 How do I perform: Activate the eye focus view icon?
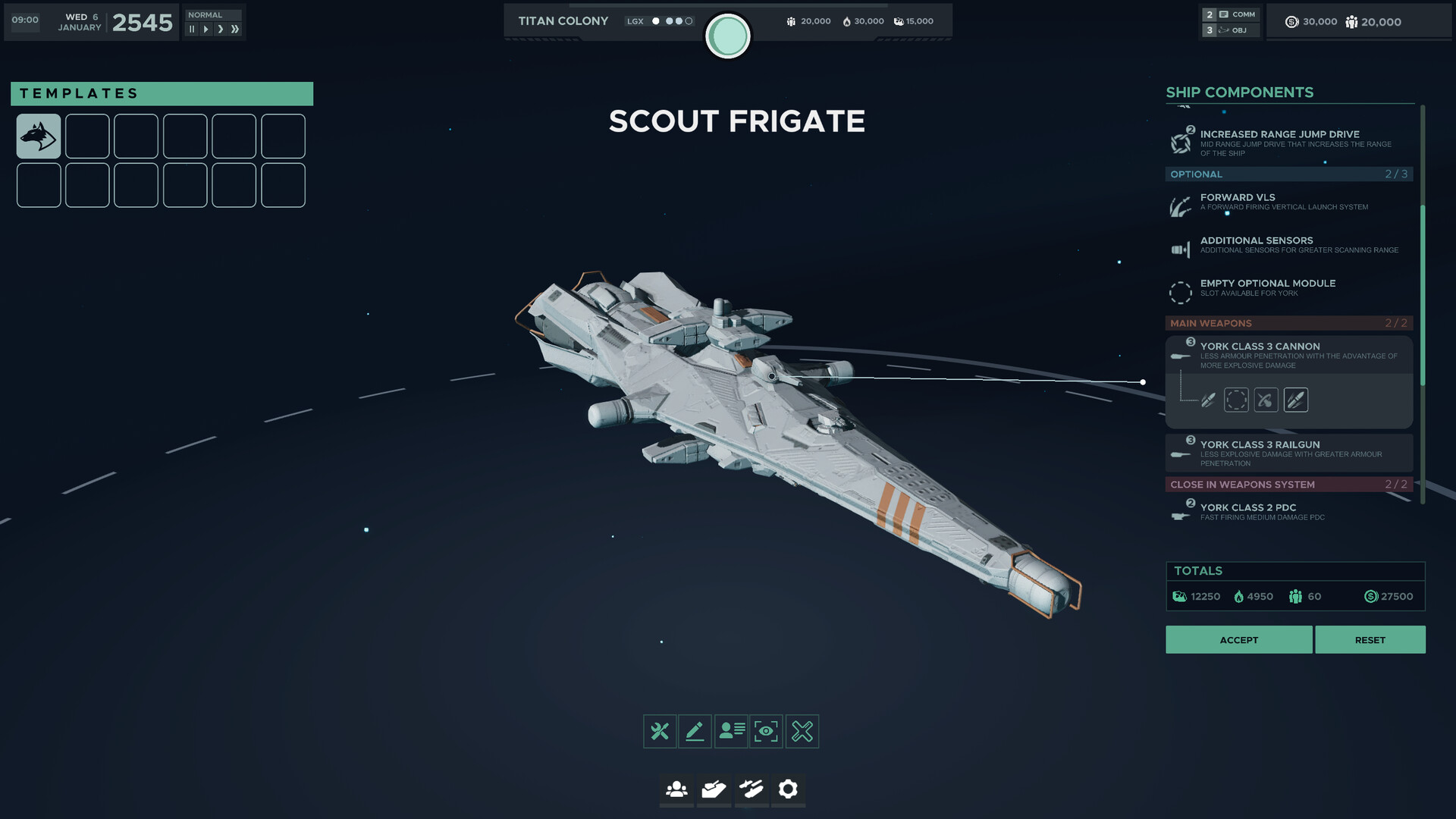[x=766, y=731]
